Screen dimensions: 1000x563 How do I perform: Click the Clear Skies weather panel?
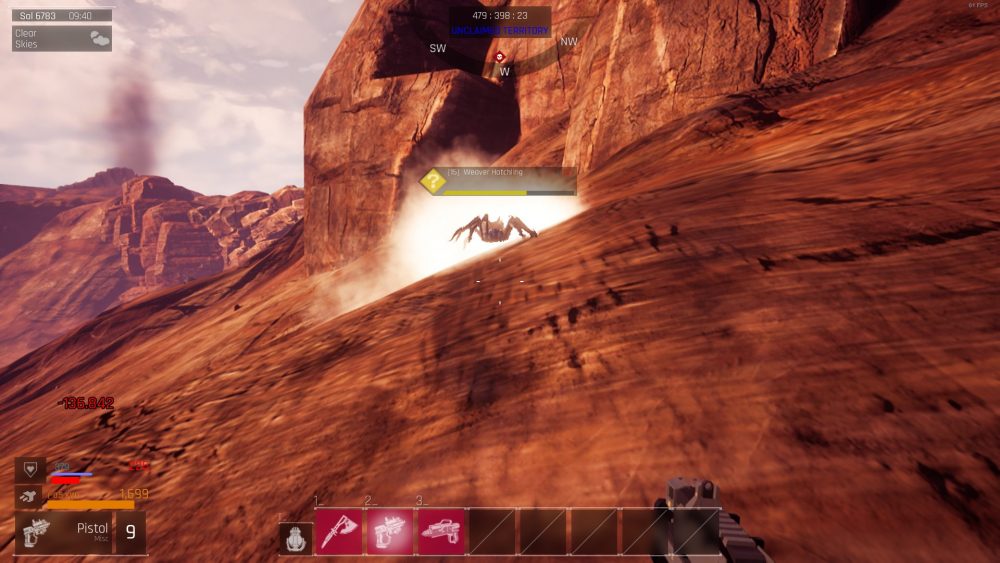pos(62,38)
